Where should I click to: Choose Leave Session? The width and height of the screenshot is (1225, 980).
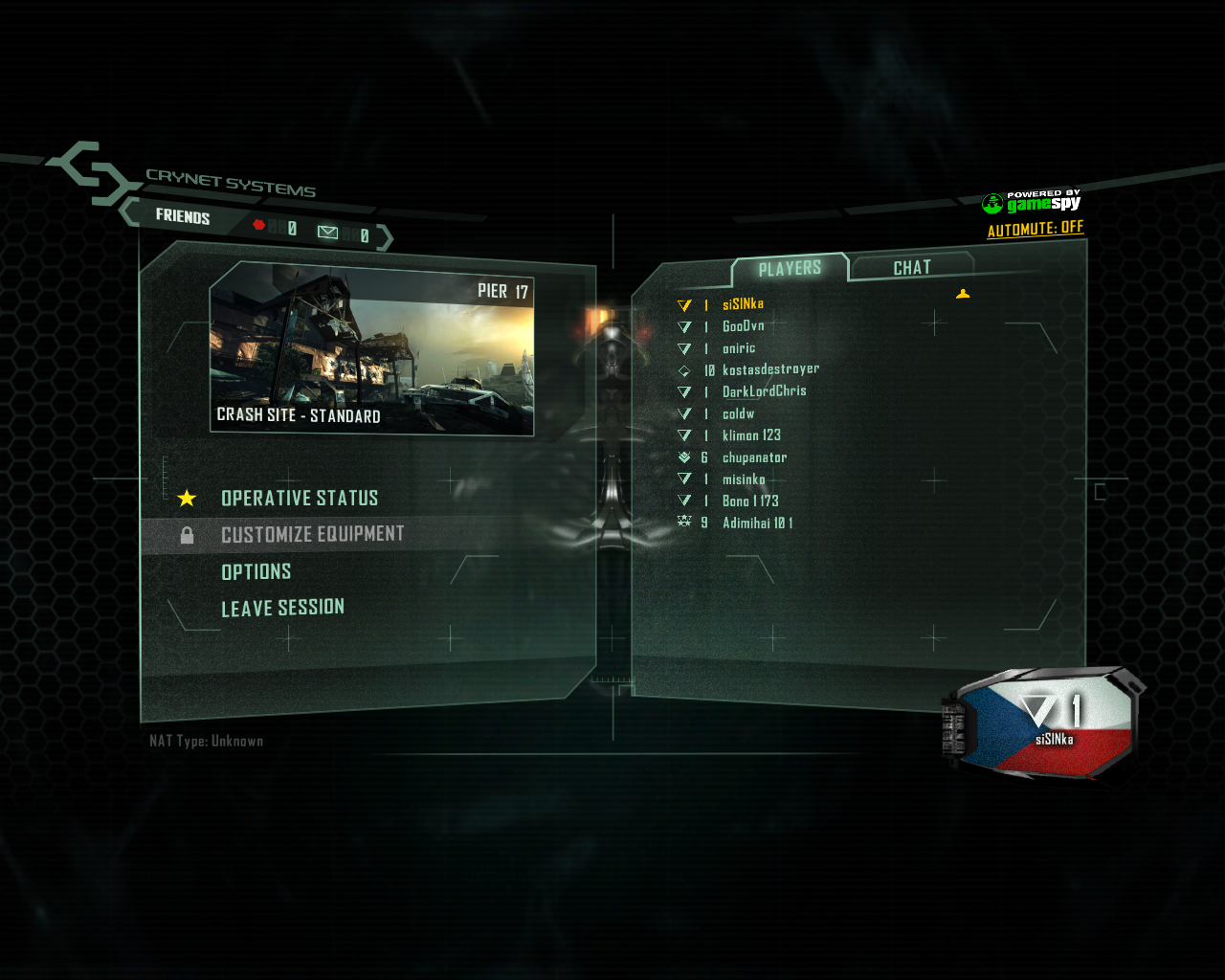(282, 609)
